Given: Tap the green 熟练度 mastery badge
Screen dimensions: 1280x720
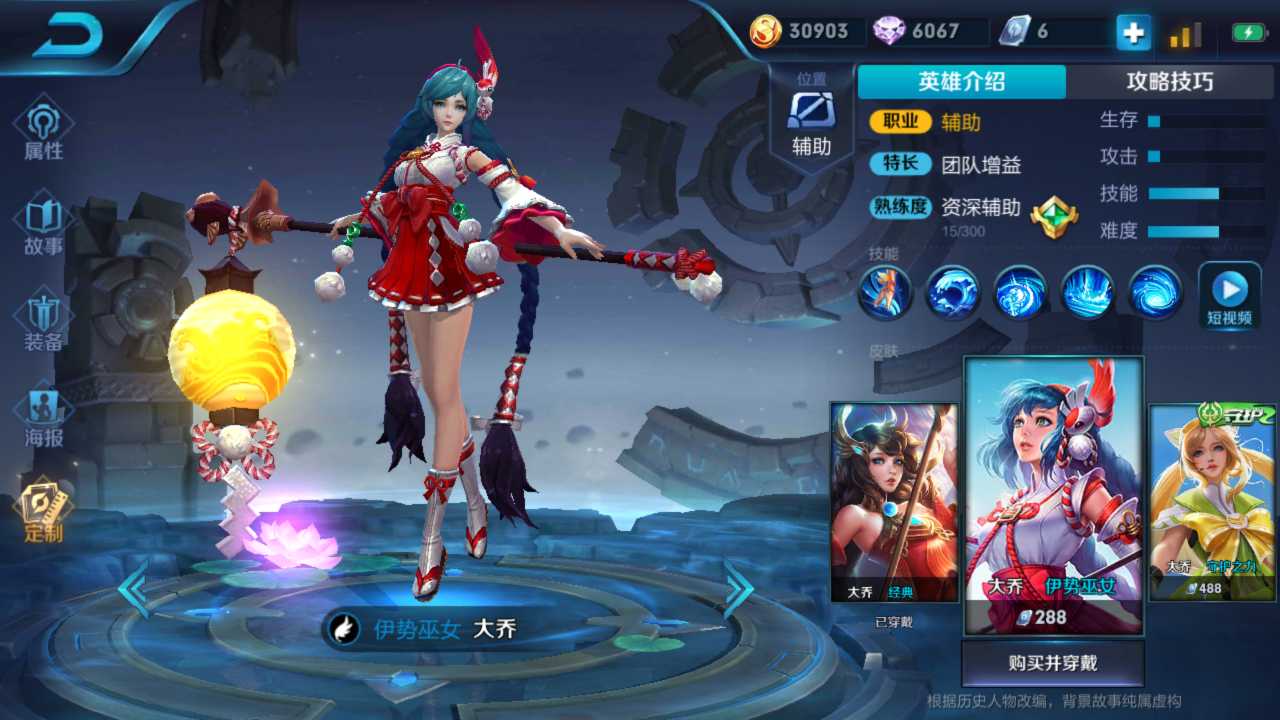Looking at the screenshot, I should pyautogui.click(x=1053, y=216).
